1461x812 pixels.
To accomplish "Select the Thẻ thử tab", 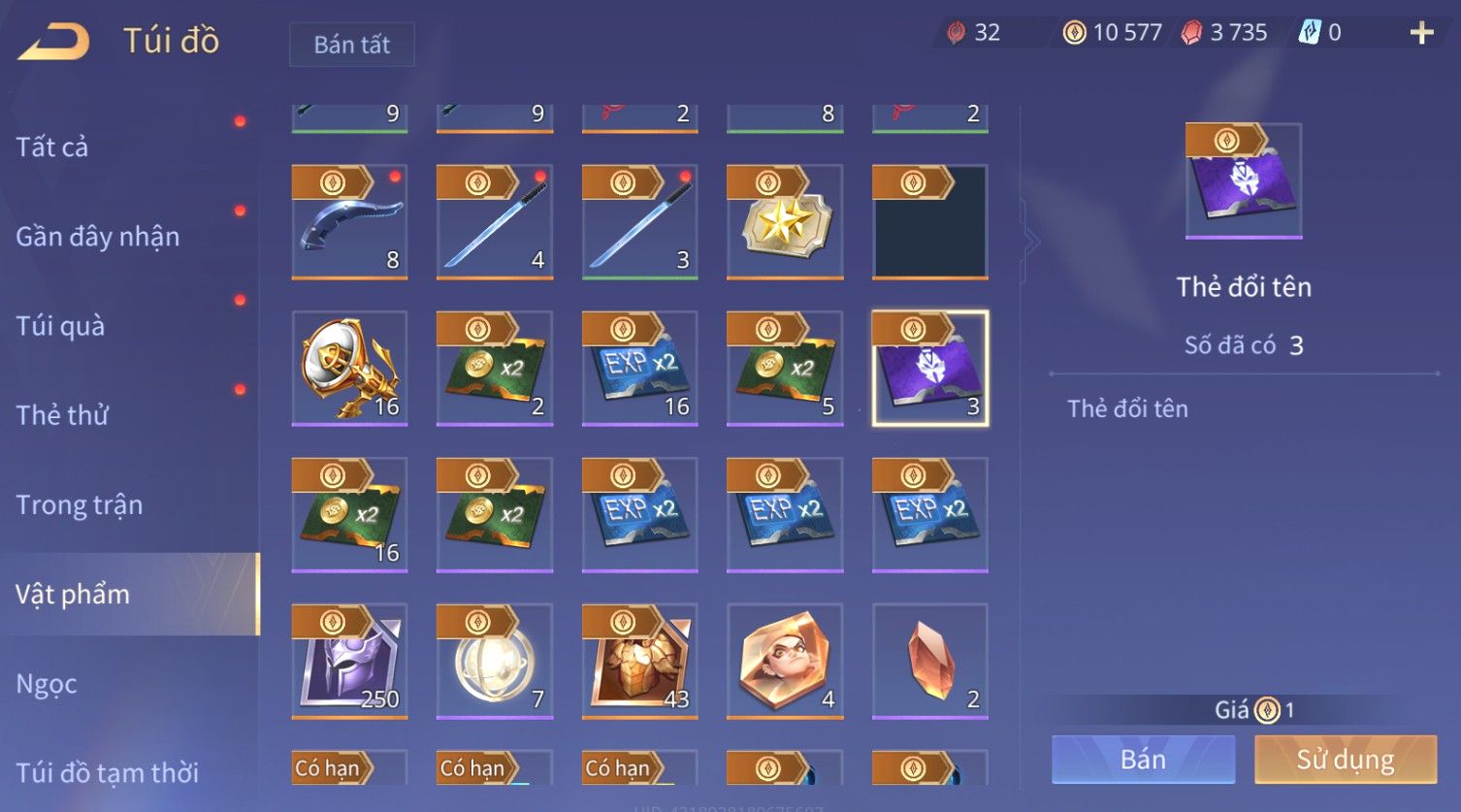I will coord(62,415).
